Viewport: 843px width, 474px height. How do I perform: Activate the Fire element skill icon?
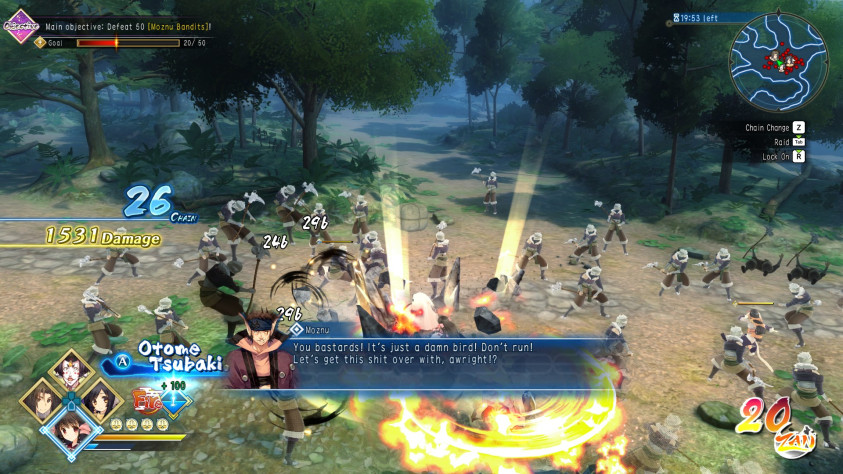pos(150,404)
